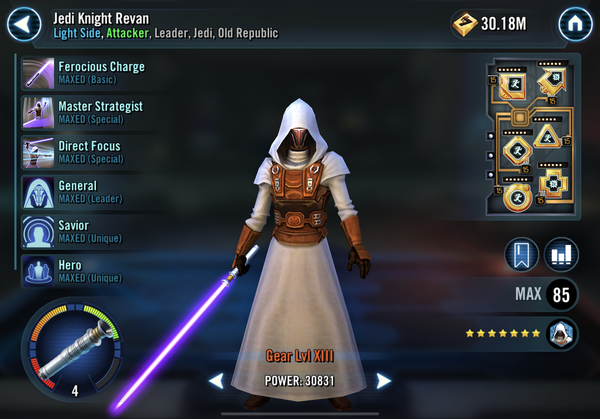Return to home via the house button

click(574, 22)
